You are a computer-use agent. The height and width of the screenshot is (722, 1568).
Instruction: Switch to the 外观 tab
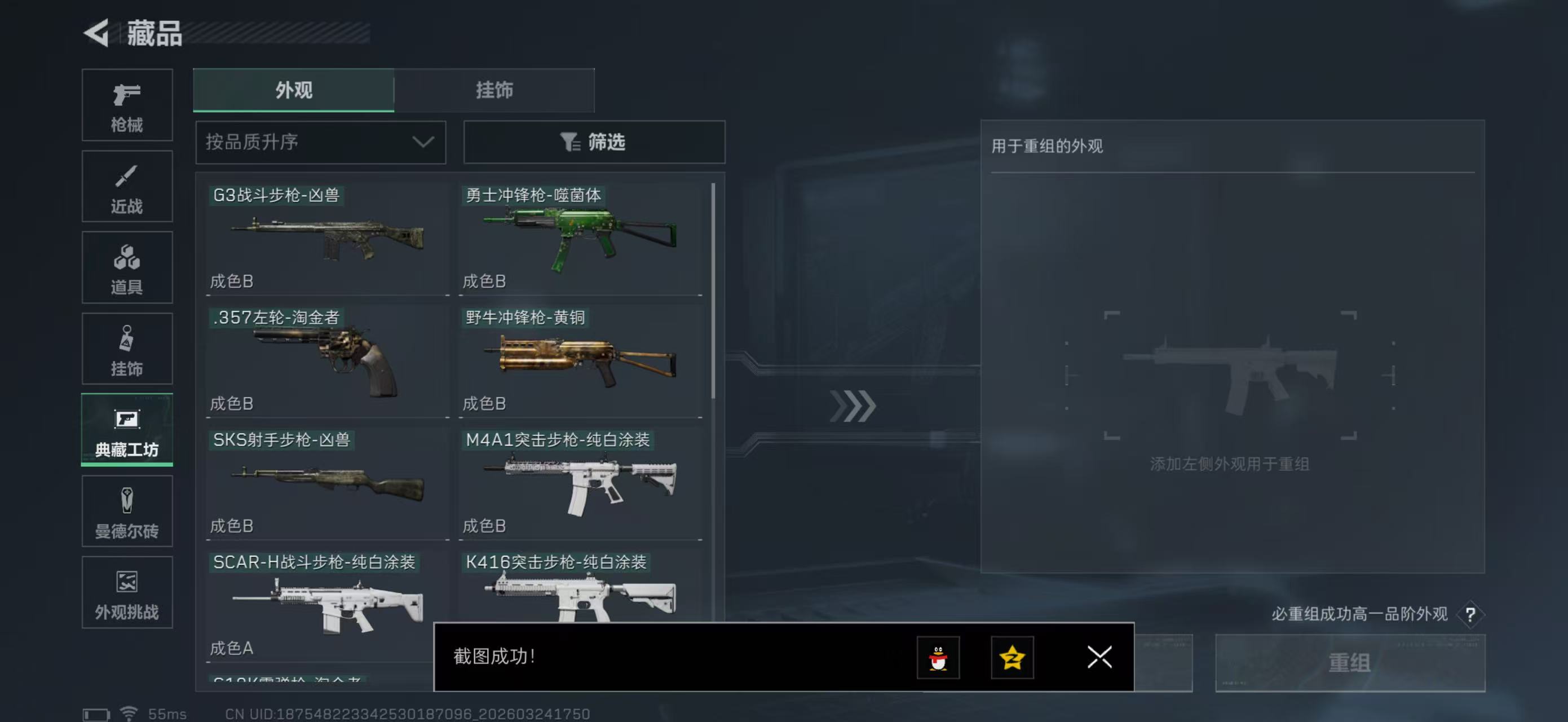293,90
